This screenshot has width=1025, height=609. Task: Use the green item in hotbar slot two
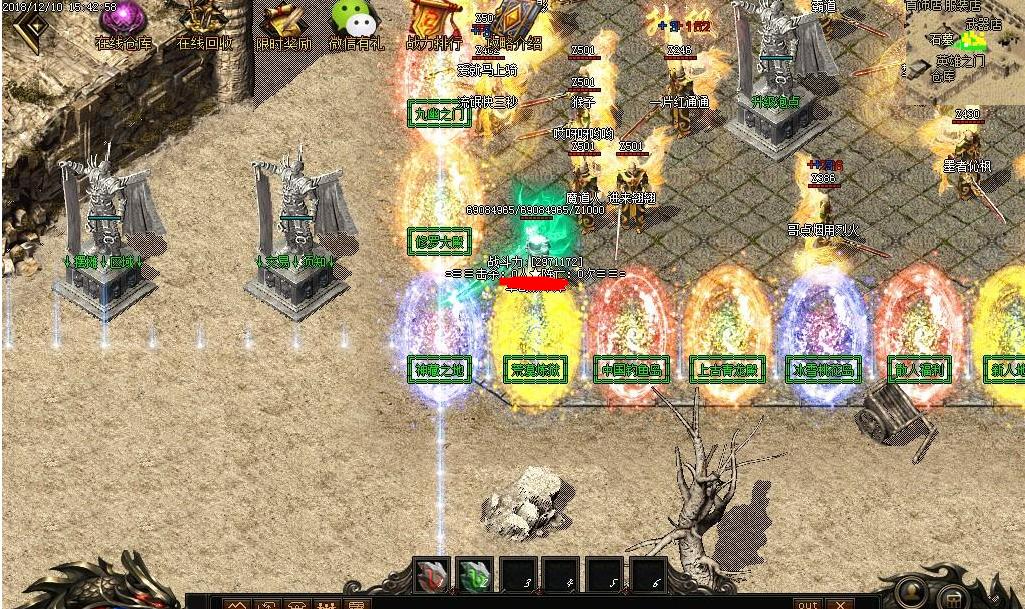pos(475,576)
